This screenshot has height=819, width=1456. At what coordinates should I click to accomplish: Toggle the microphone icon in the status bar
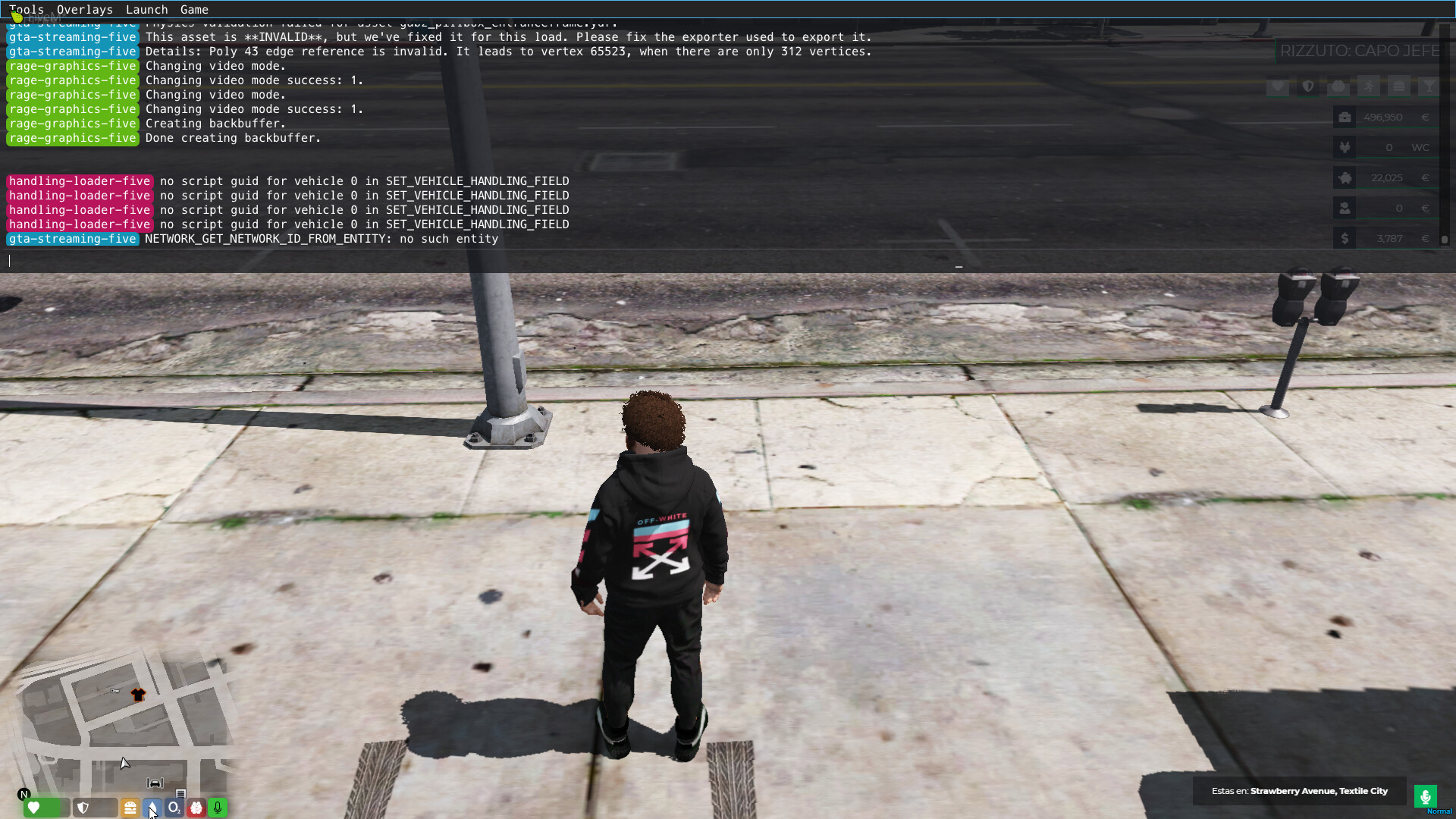pos(218,808)
